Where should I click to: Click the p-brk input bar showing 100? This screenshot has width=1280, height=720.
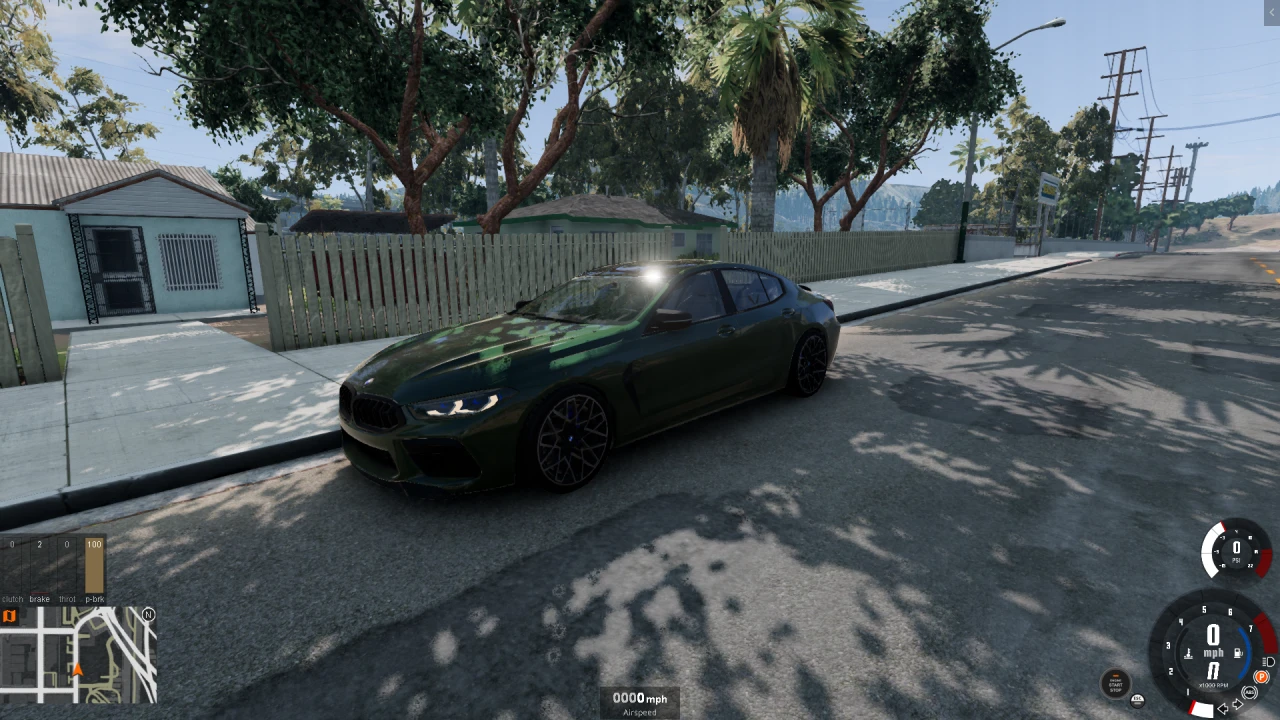[94, 564]
